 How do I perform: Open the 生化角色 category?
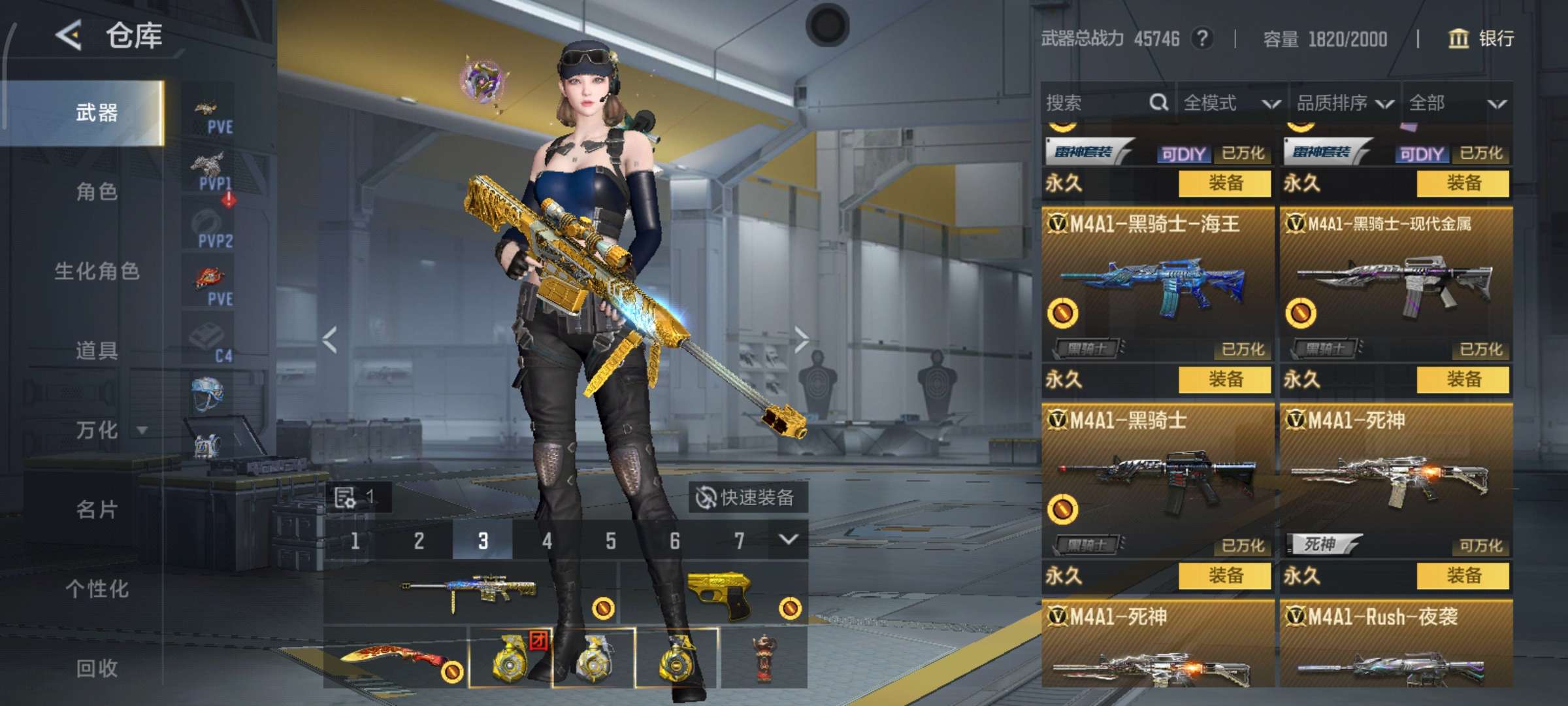(97, 271)
